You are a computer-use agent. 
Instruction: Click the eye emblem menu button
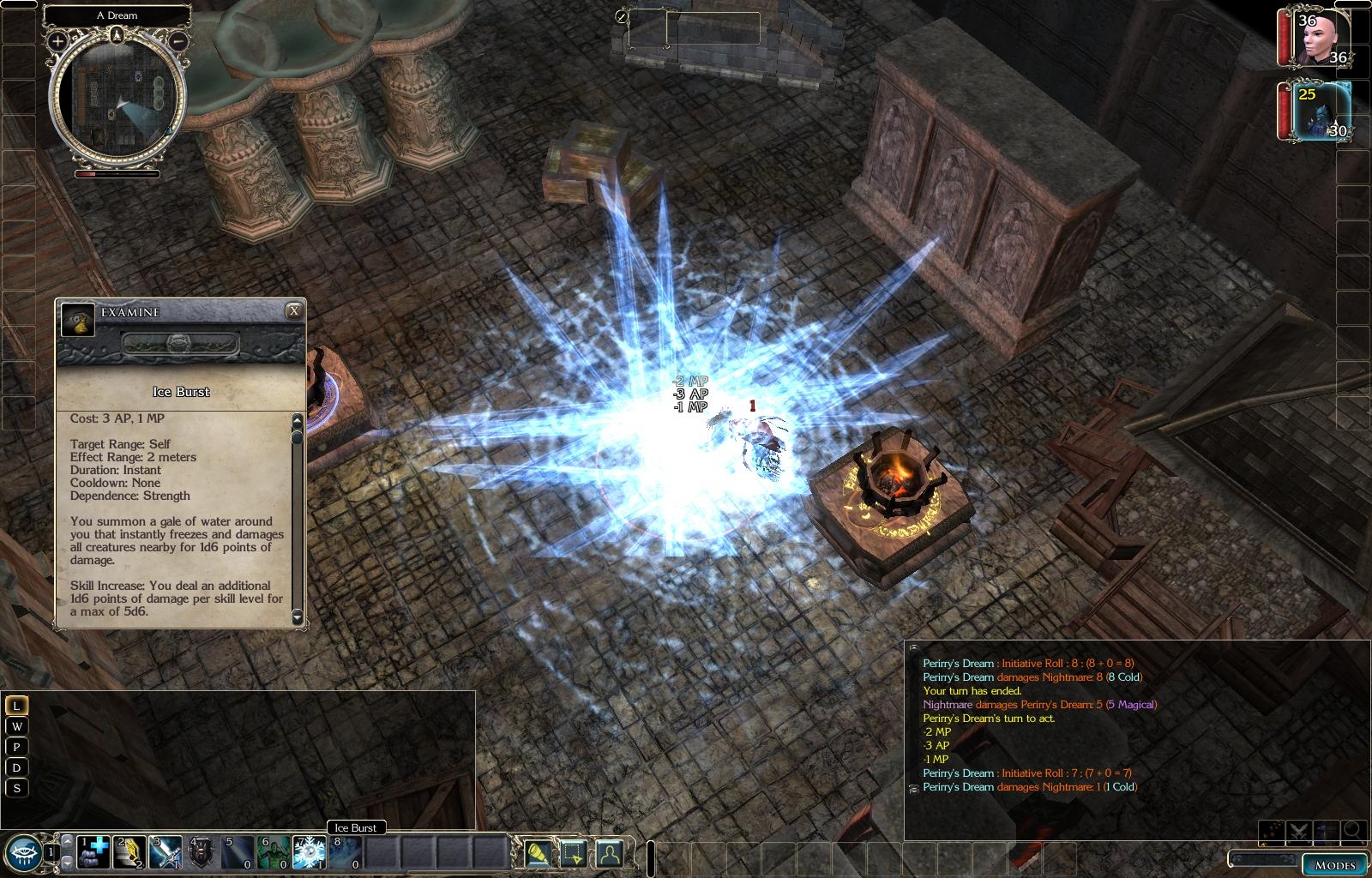coord(22,851)
